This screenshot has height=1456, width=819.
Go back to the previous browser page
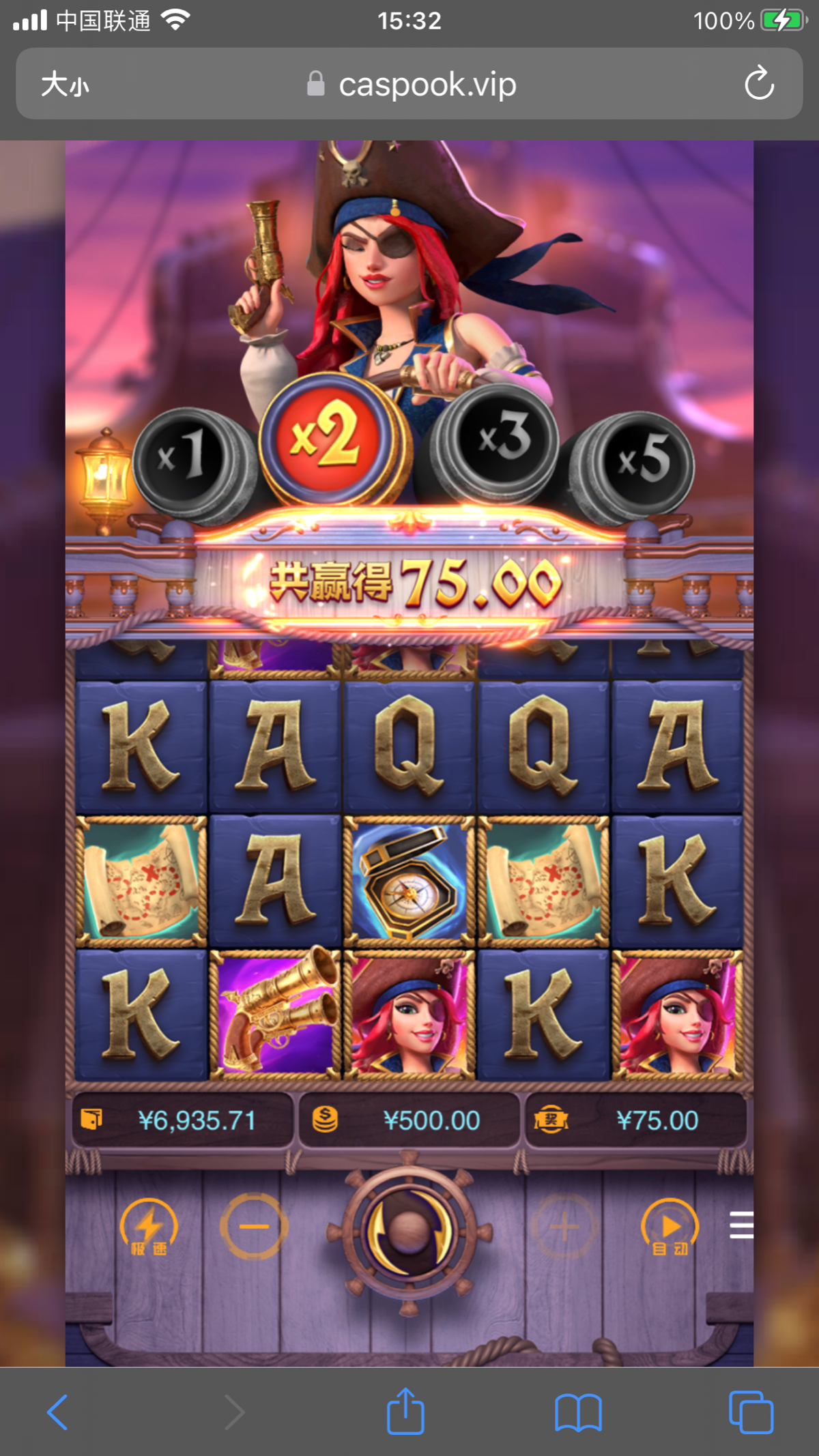(58, 1412)
